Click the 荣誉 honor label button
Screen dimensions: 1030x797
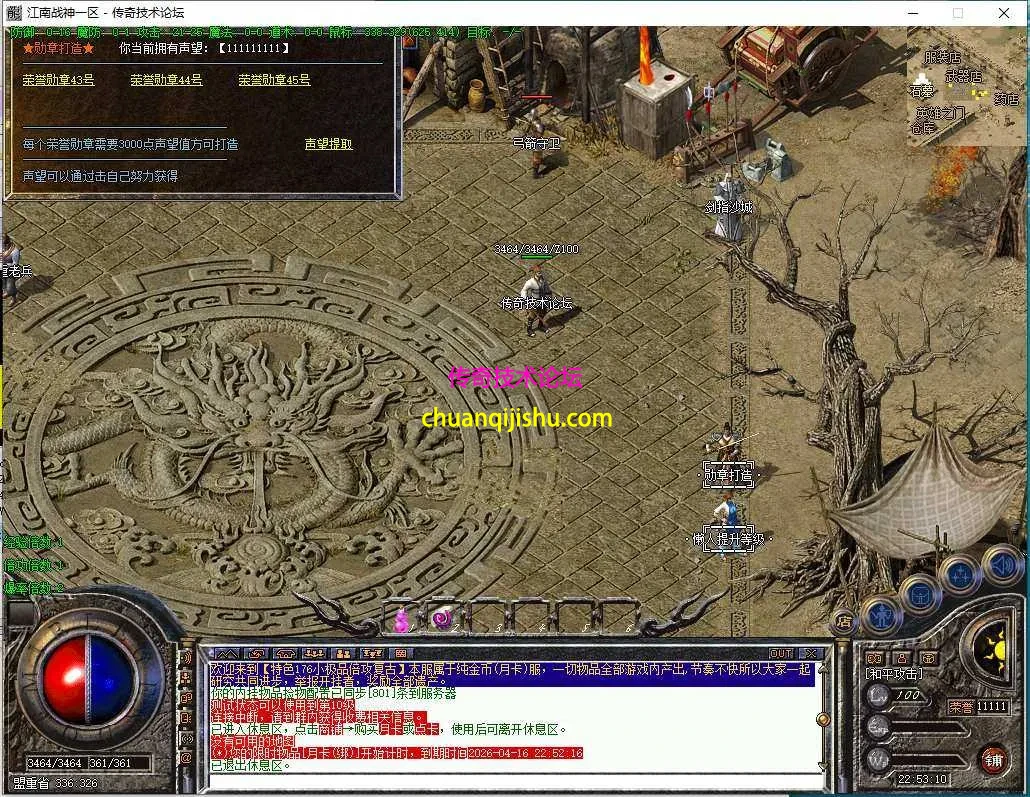pyautogui.click(x=960, y=706)
